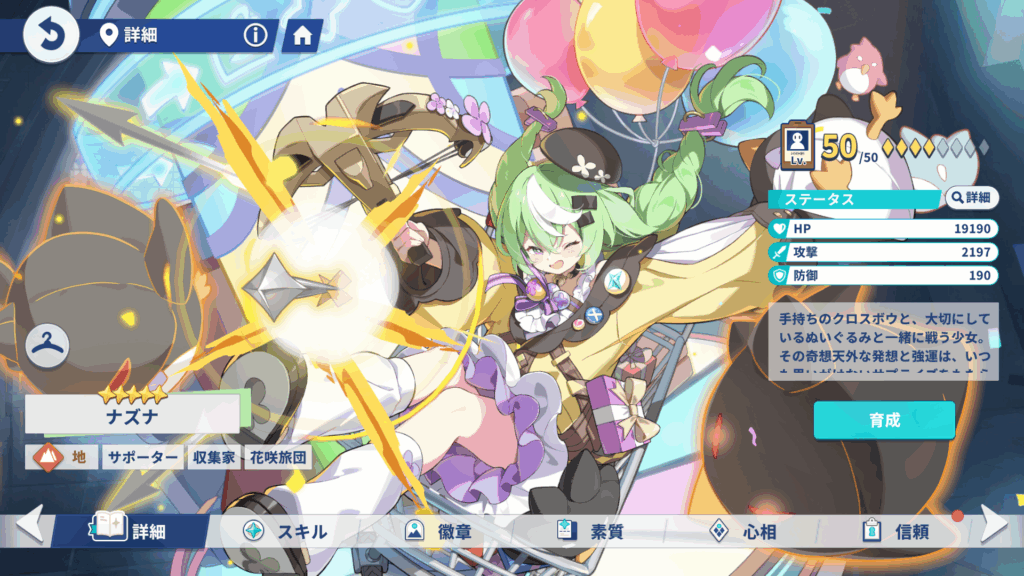Open the info icon beside 詳細
Screen dimensions: 1024x576
(x=257, y=36)
